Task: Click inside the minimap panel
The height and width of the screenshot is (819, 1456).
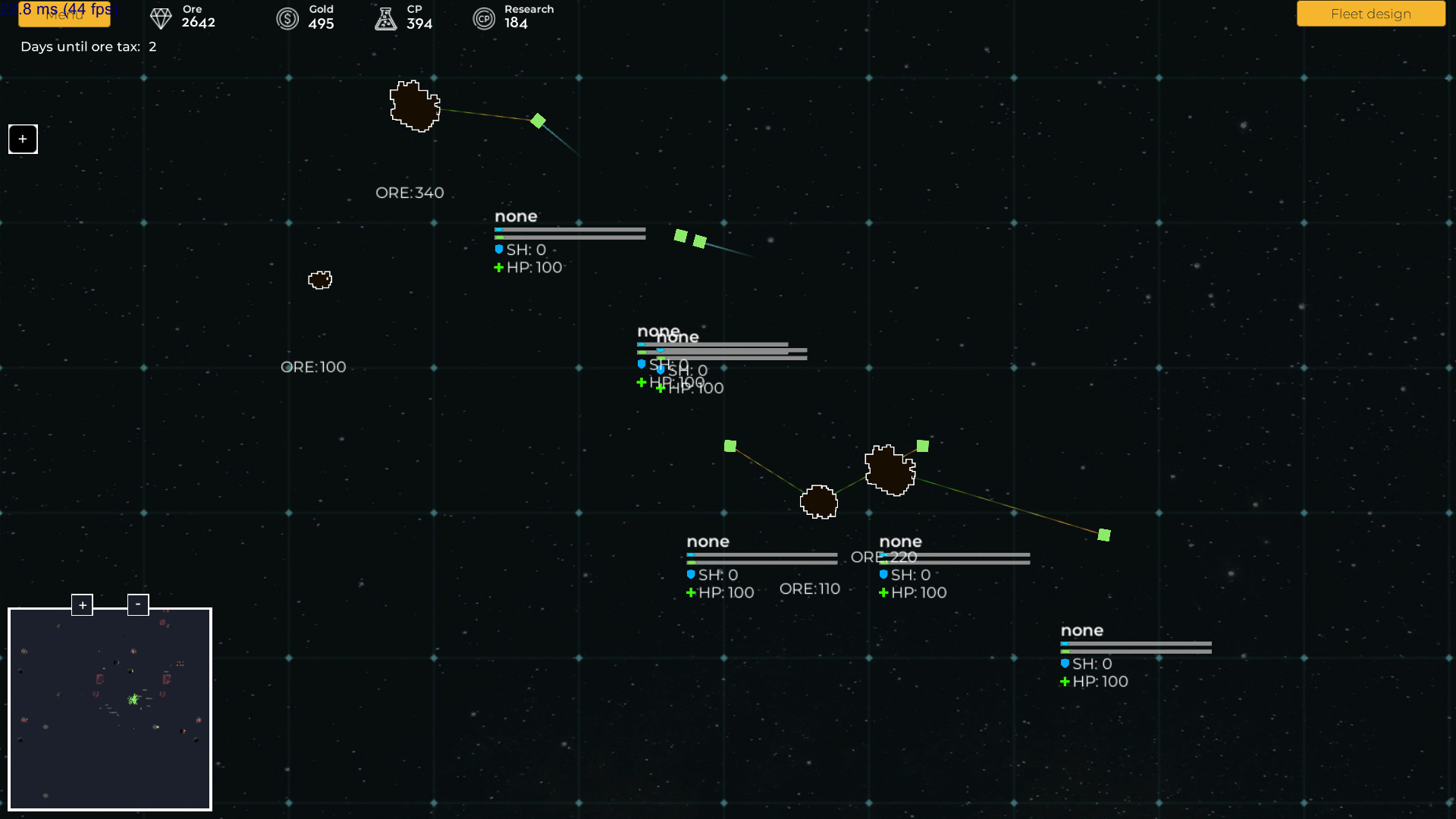Action: click(110, 709)
